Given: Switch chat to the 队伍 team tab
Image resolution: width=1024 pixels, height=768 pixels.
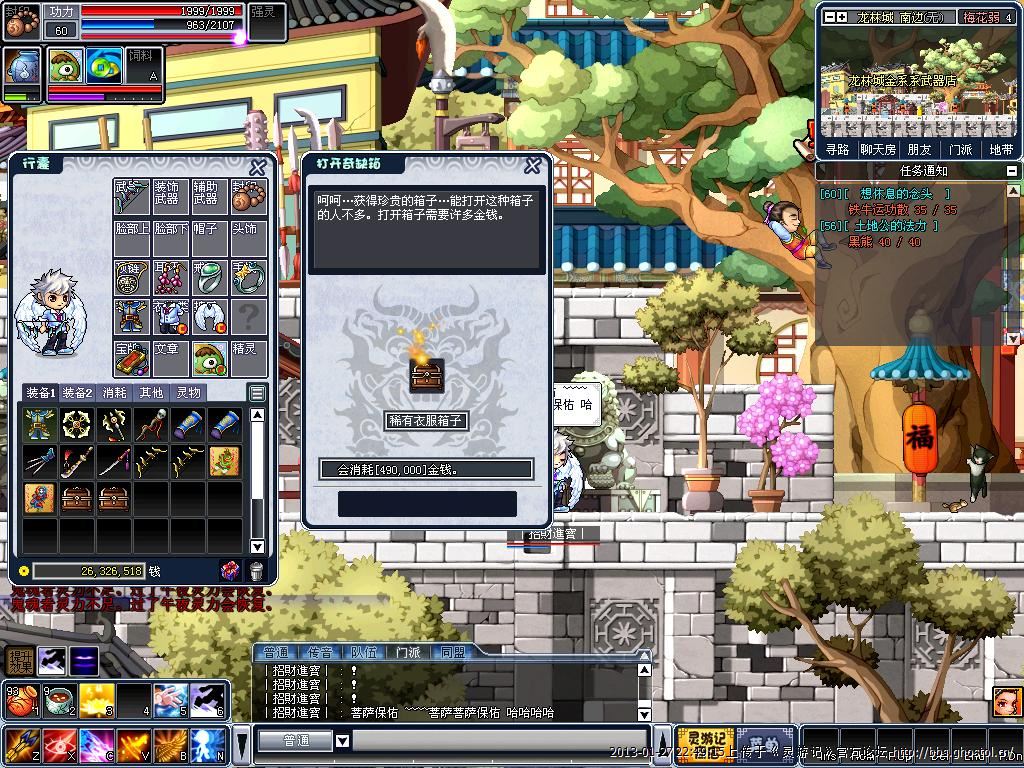Looking at the screenshot, I should pyautogui.click(x=364, y=652).
